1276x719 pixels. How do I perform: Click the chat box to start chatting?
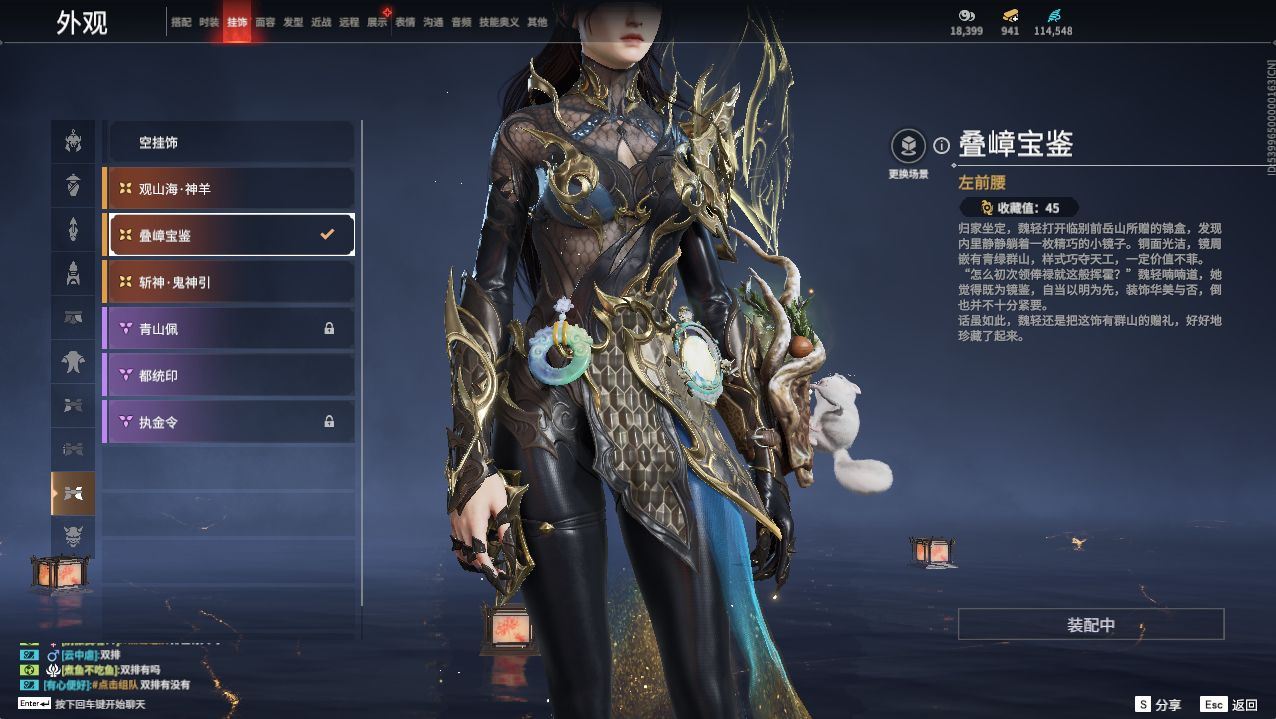100,704
